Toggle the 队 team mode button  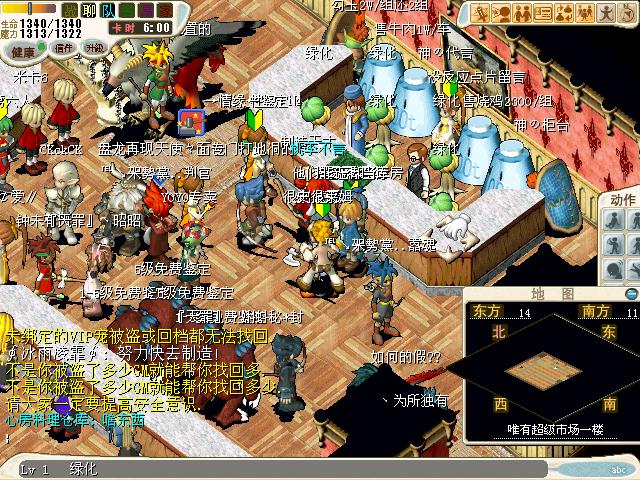pyautogui.click(x=110, y=11)
